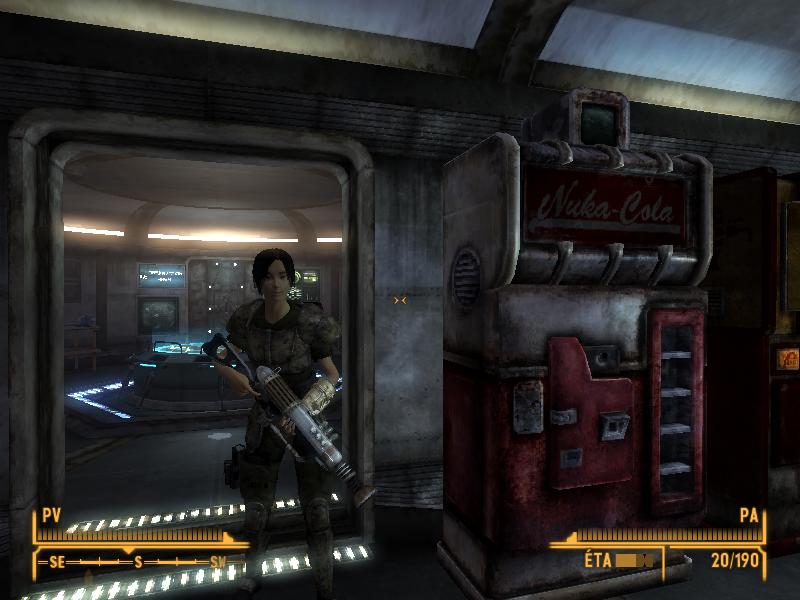This screenshot has height=600, width=800.
Task: Click the compass strip showing S heading
Action: 136,562
